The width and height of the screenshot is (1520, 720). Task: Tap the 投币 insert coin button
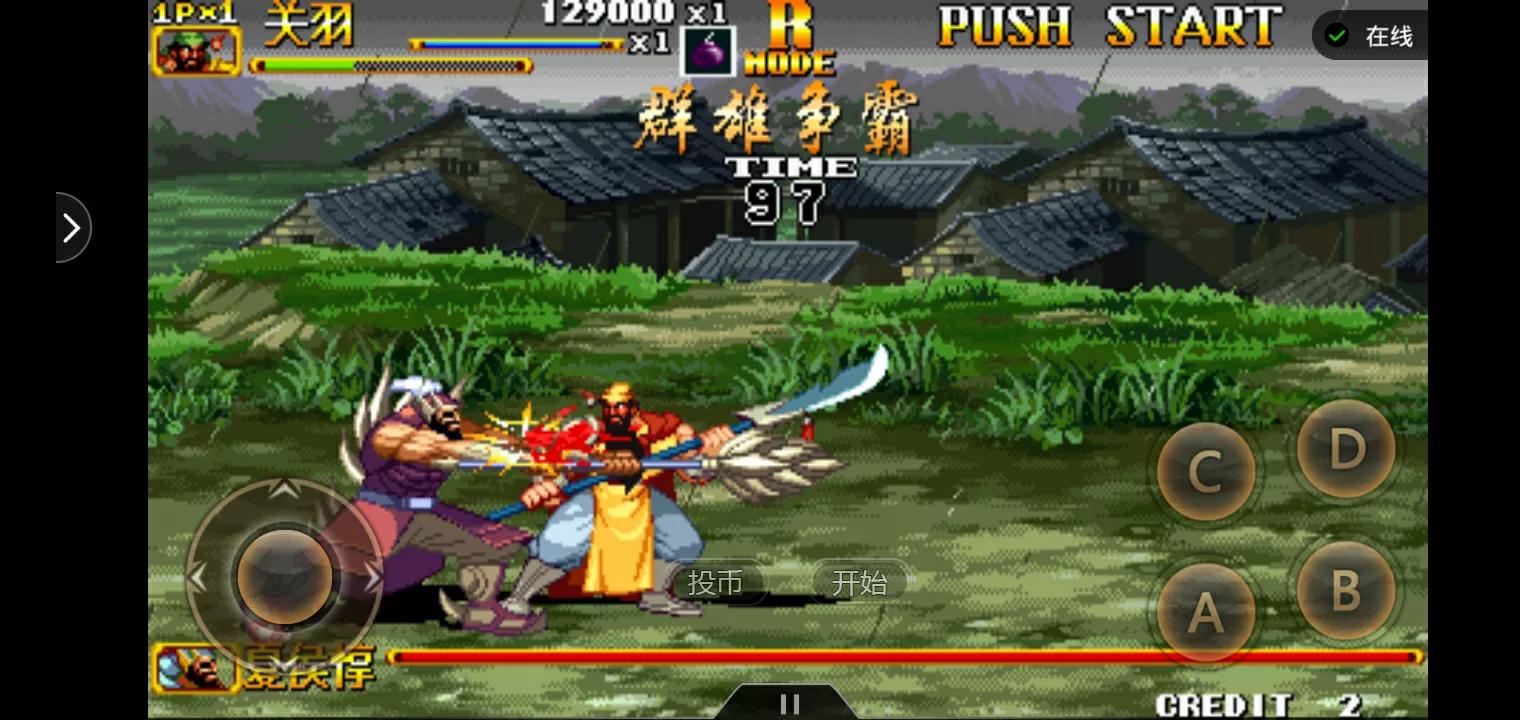click(x=718, y=583)
